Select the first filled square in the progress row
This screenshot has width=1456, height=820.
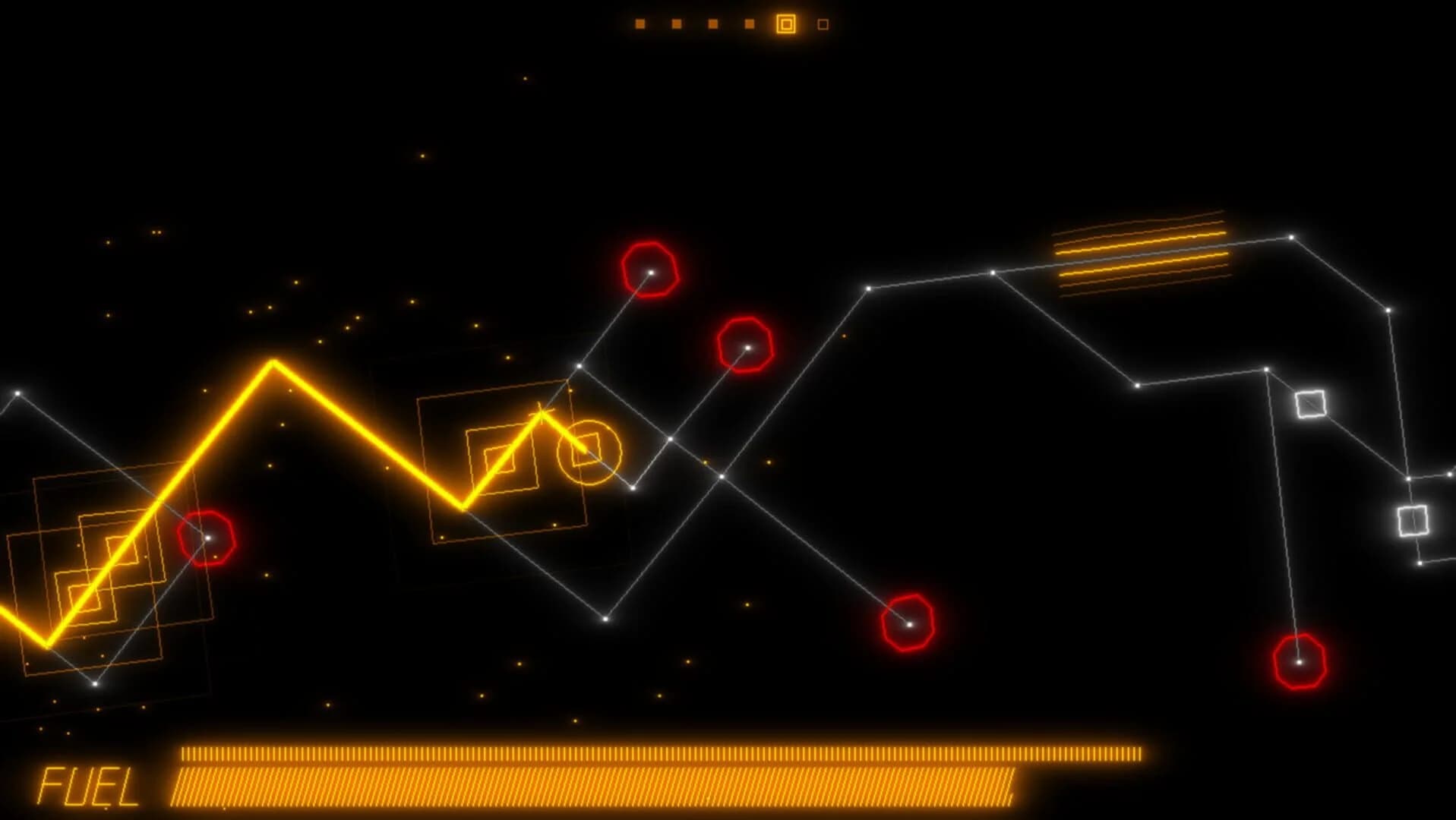point(640,24)
